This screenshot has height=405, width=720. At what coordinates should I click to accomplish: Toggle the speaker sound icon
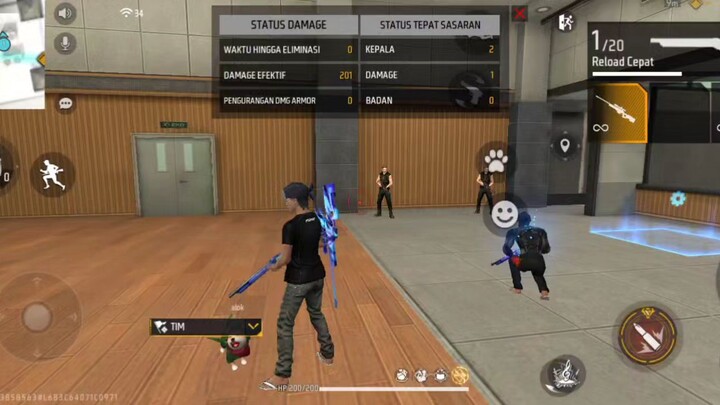[65, 14]
